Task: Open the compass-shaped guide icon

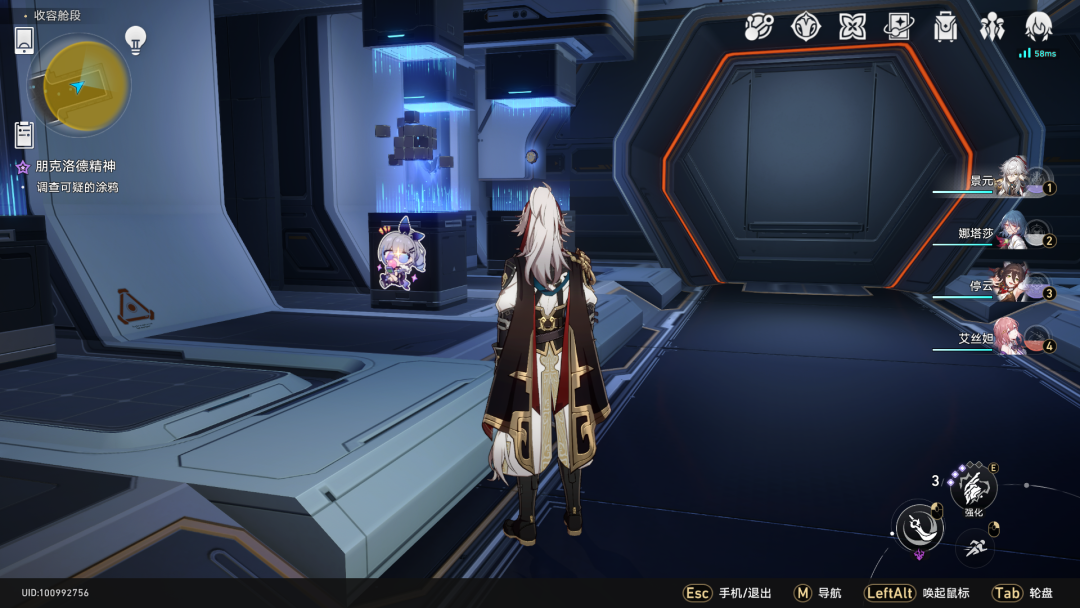Action: [805, 27]
